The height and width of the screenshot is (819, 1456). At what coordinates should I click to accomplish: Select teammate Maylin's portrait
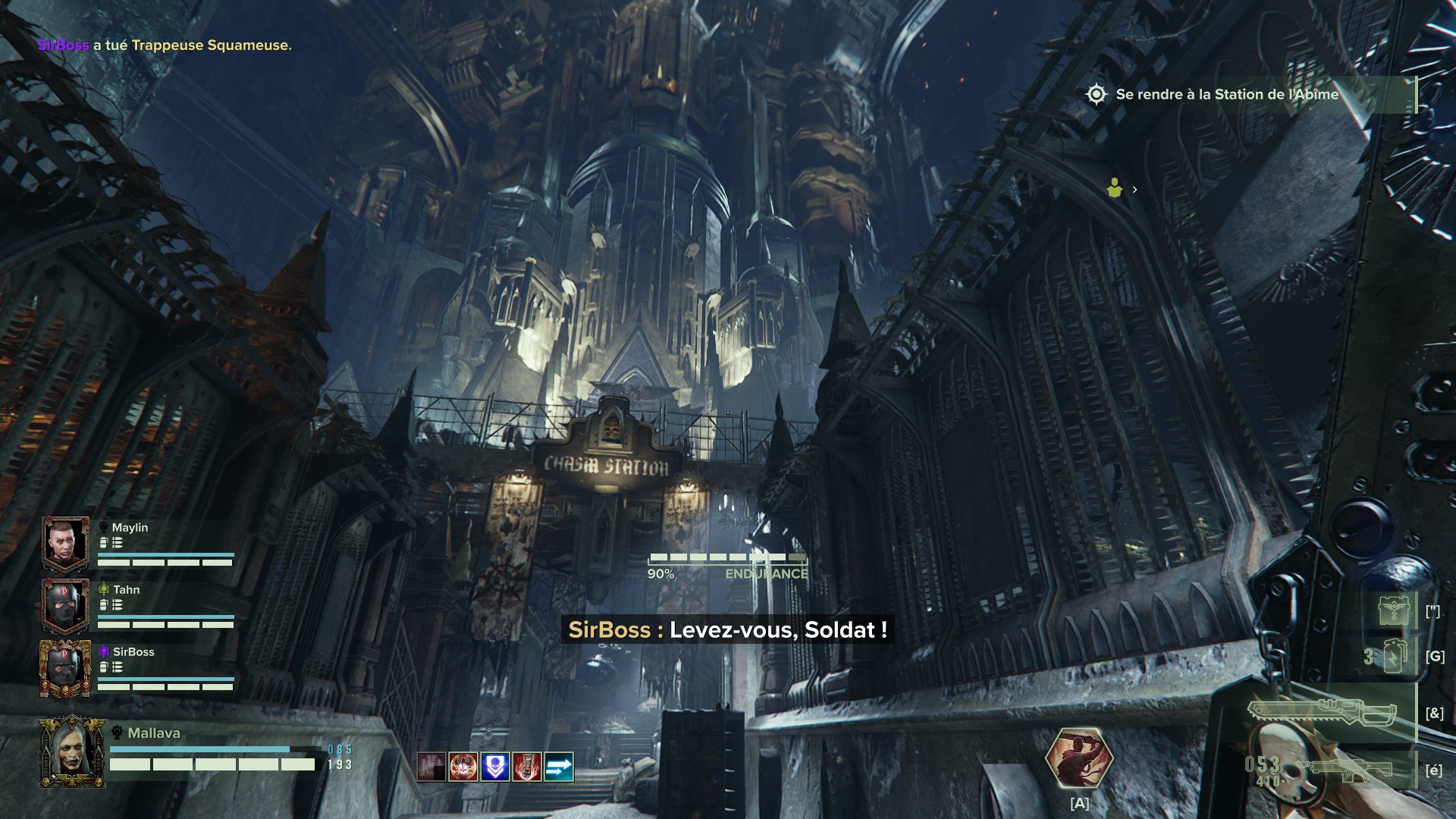[x=66, y=543]
